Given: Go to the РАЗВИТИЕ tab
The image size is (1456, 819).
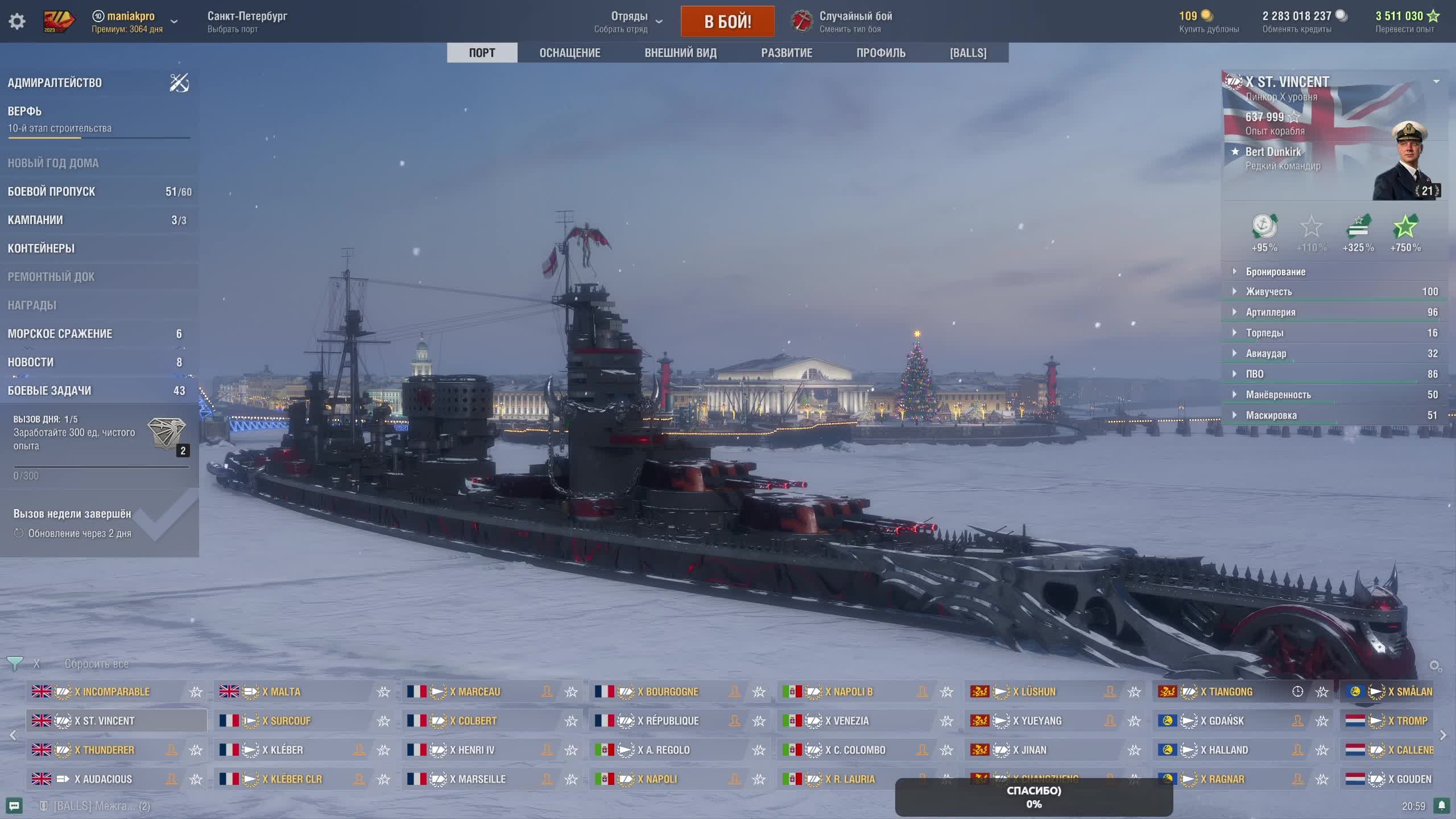Looking at the screenshot, I should tap(787, 53).
